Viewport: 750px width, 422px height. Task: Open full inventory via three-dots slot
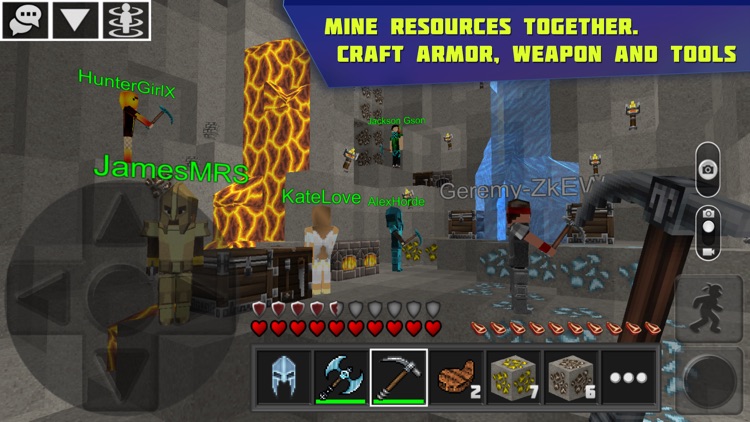point(630,377)
